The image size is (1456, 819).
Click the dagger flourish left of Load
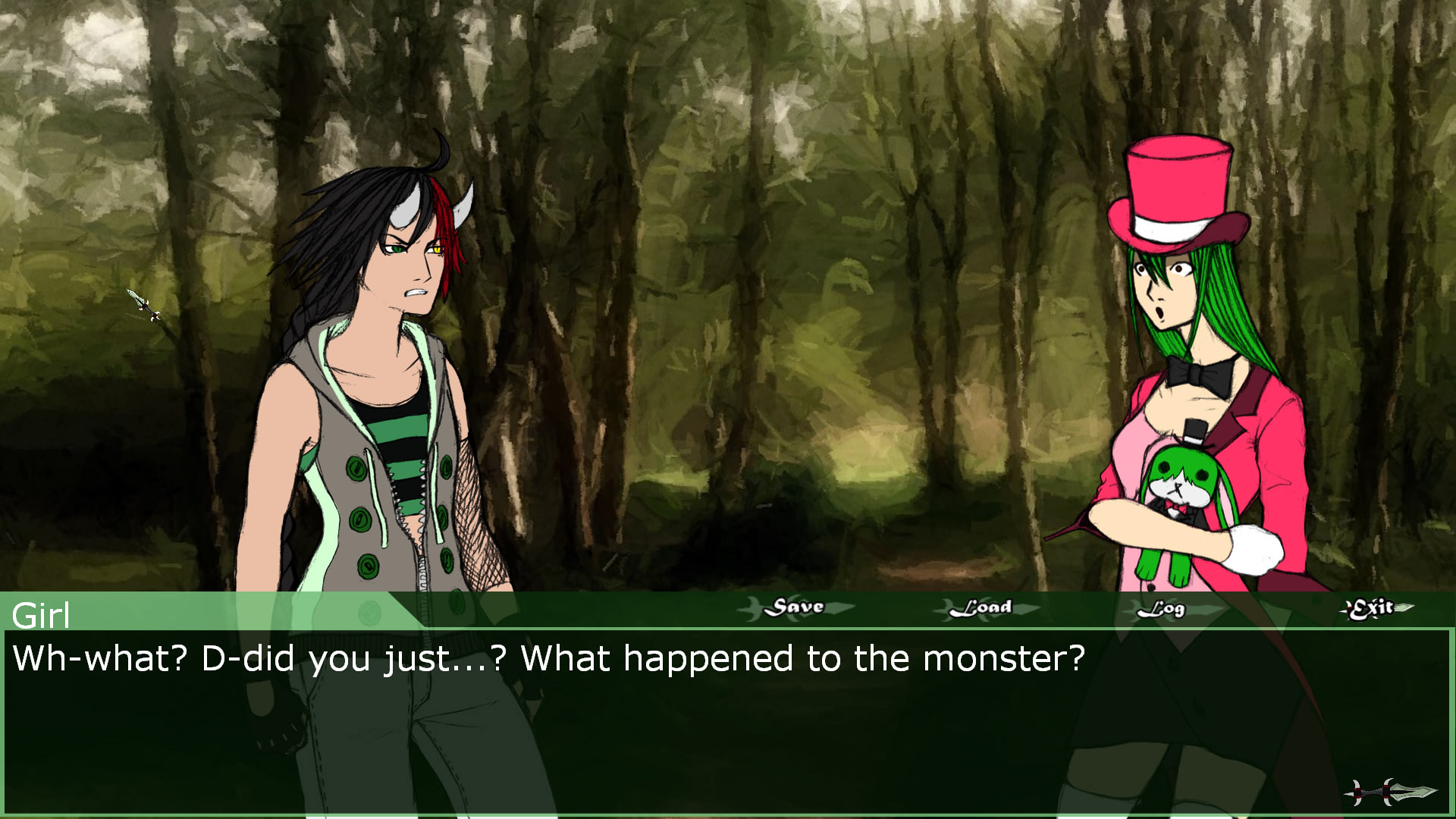pos(944,607)
